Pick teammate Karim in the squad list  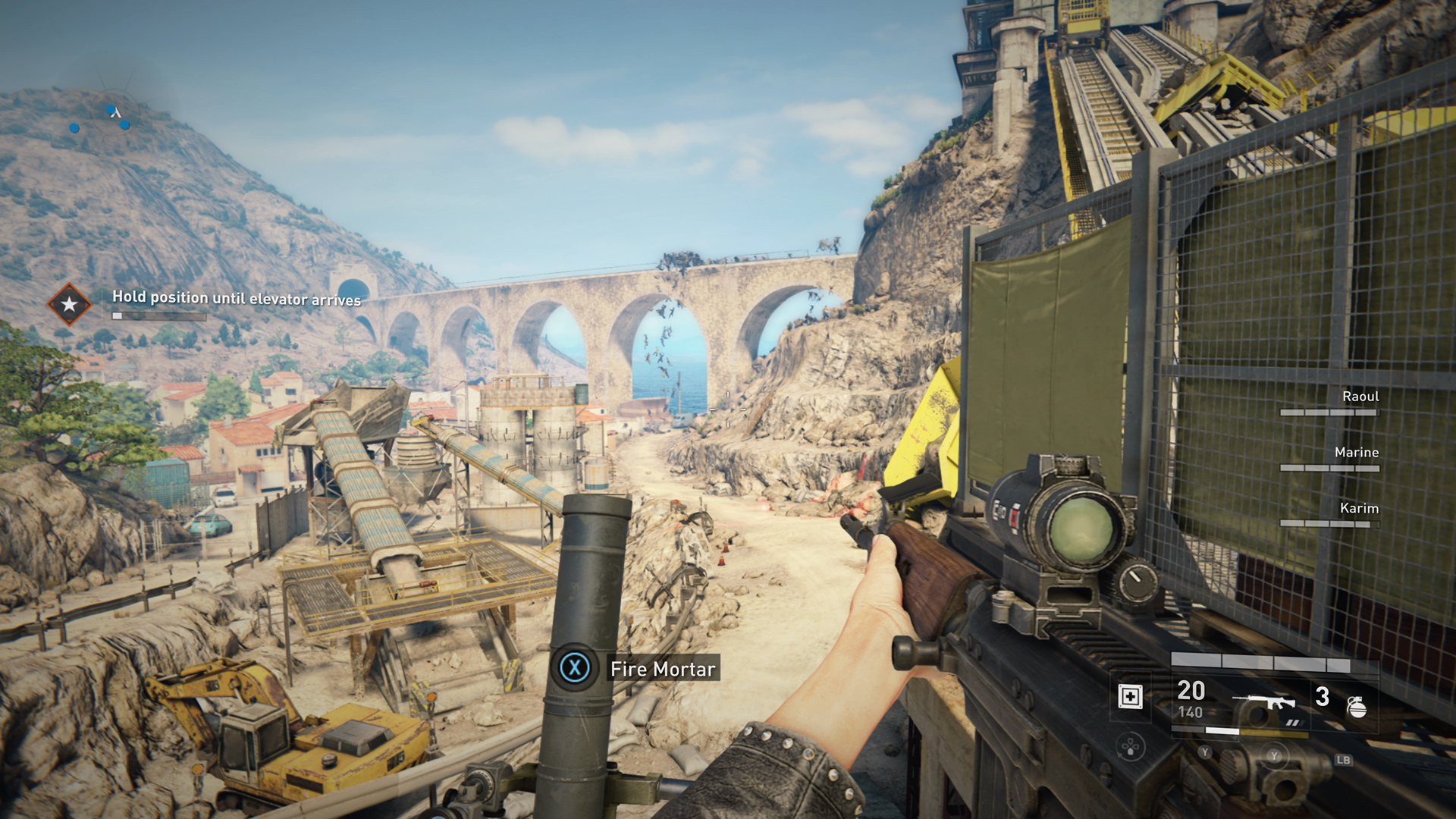point(1358,508)
